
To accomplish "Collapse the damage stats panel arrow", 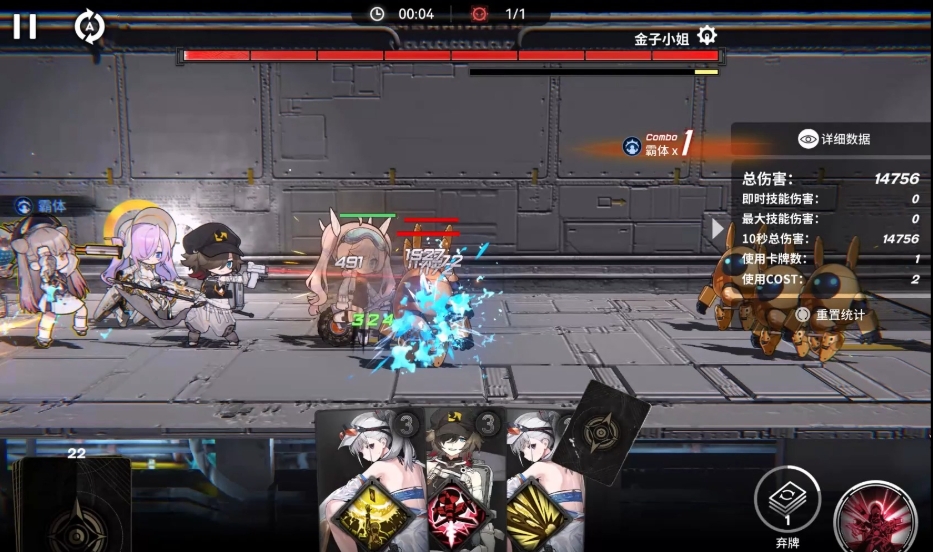I will pyautogui.click(x=718, y=228).
